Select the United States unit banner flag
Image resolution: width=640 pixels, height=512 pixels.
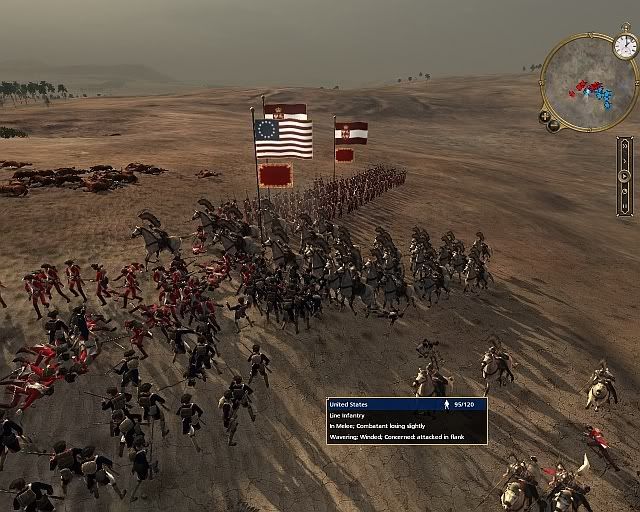tap(283, 139)
